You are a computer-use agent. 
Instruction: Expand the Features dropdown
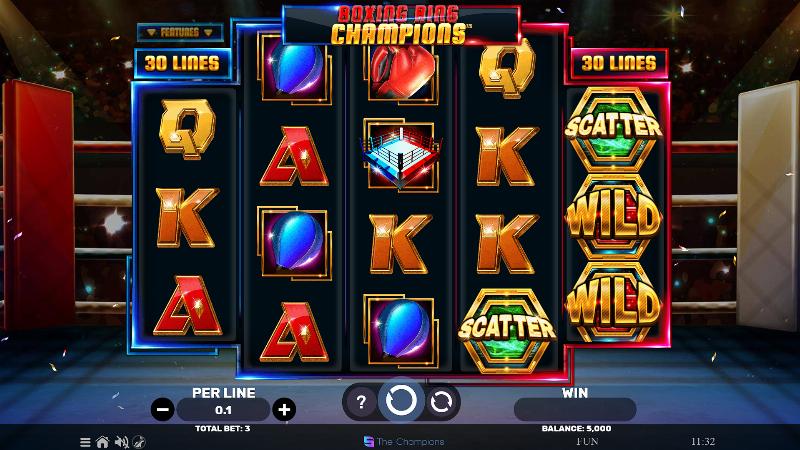point(178,32)
